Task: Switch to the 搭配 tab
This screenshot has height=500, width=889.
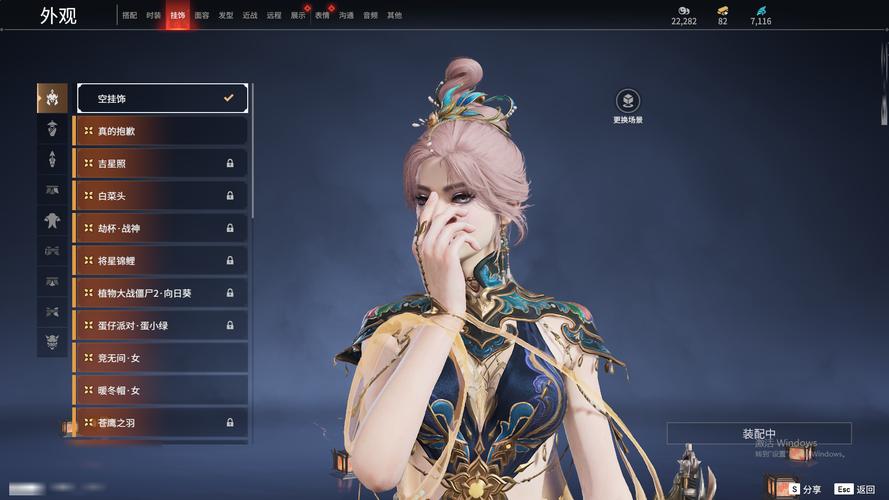Action: click(x=129, y=16)
